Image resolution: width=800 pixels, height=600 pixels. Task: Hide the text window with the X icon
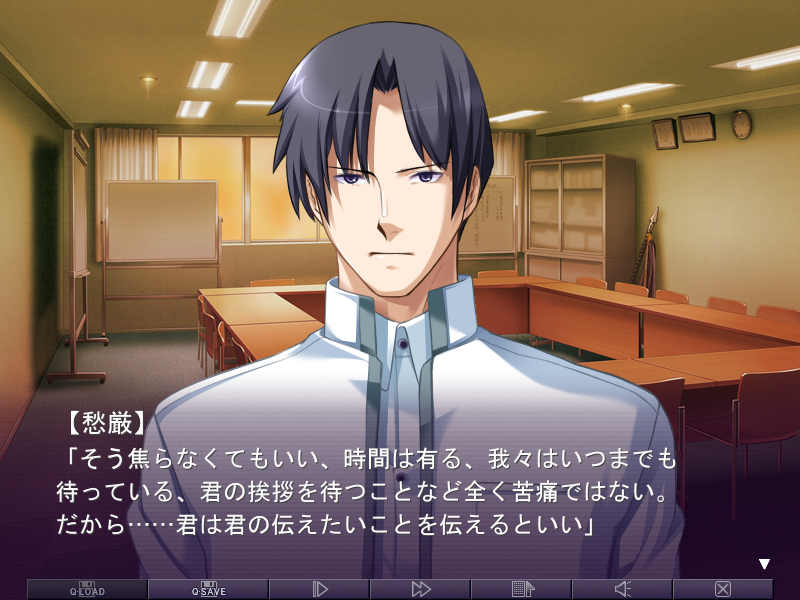point(723,589)
